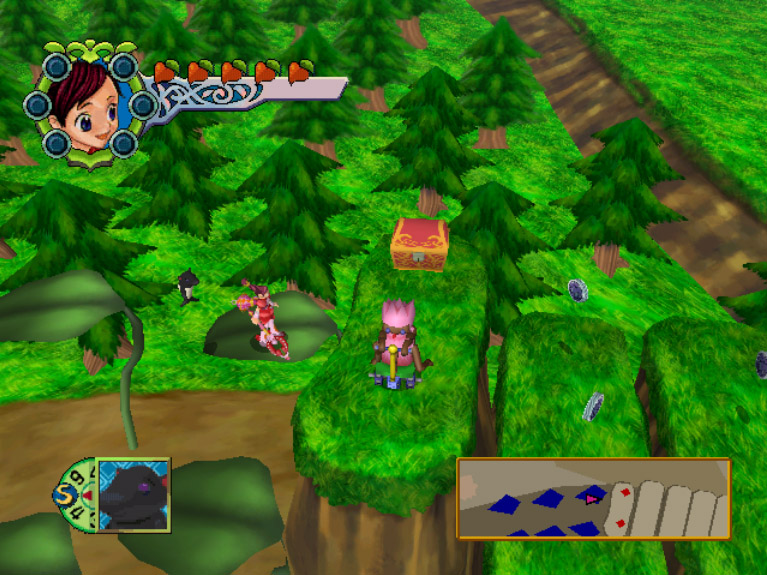The width and height of the screenshot is (767, 575).
Task: Click the clock dial beside creature portrait
Action: (x=74, y=493)
